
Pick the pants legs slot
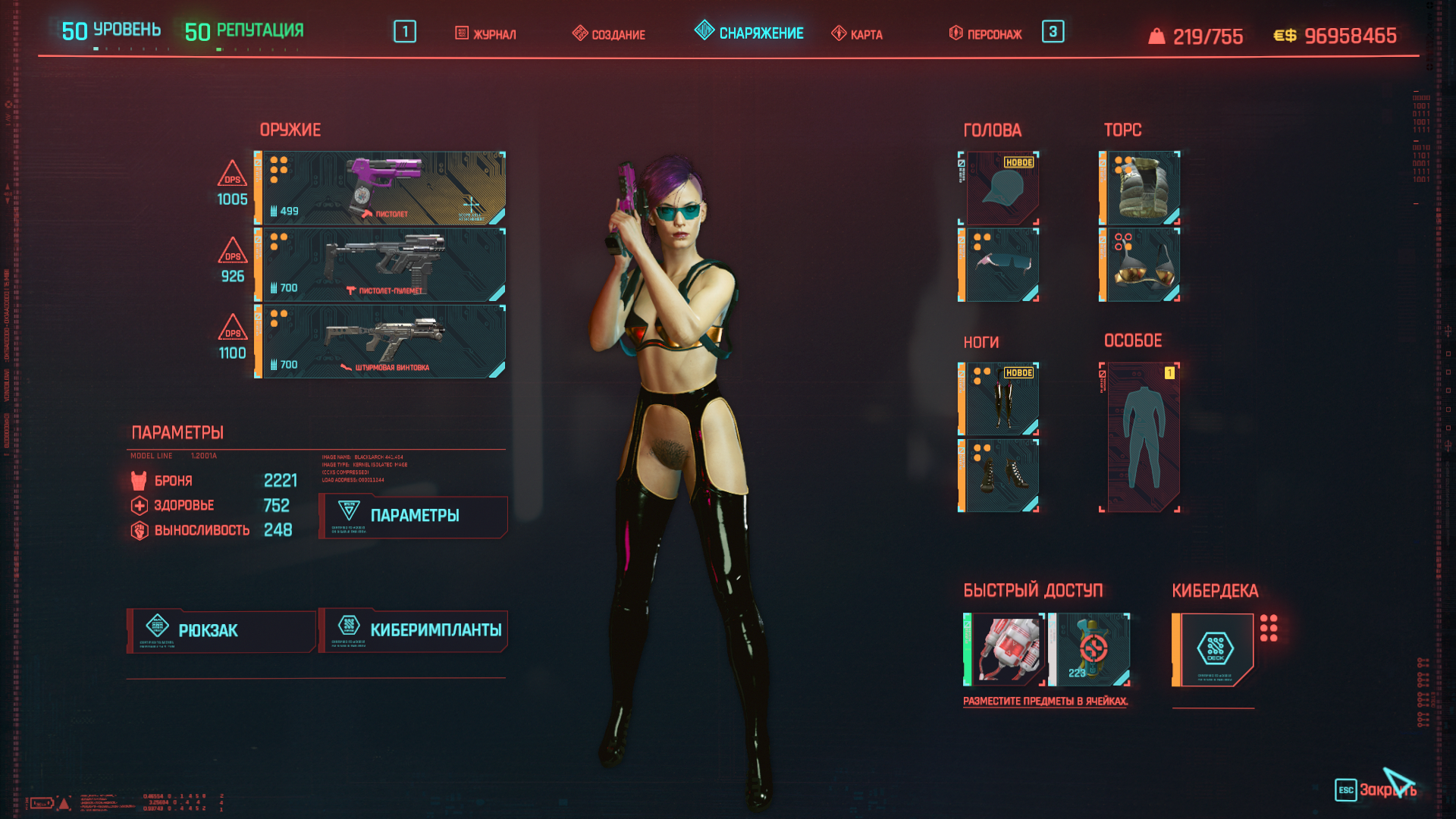tap(1001, 399)
